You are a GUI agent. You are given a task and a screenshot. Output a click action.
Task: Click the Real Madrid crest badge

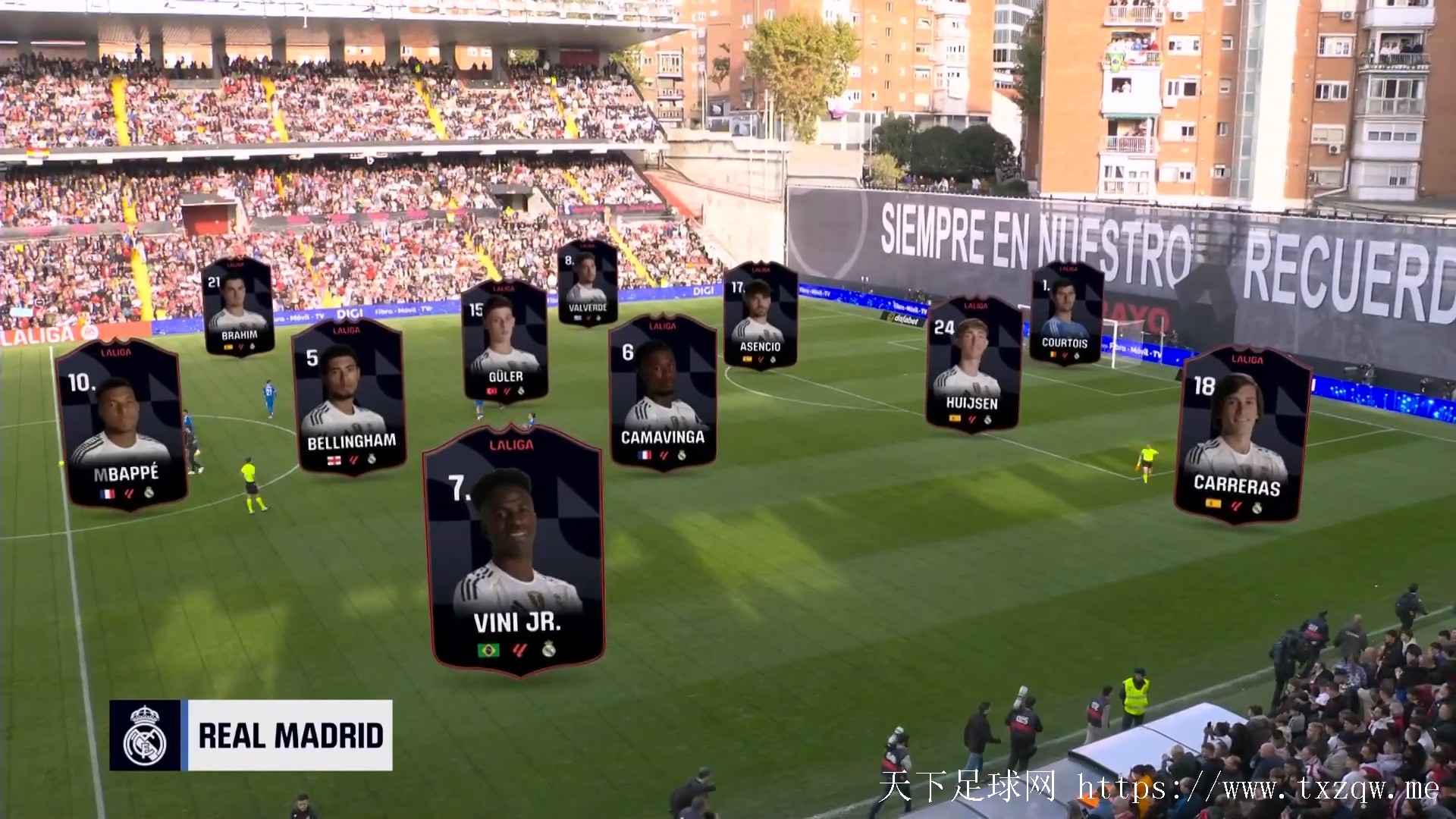click(145, 736)
